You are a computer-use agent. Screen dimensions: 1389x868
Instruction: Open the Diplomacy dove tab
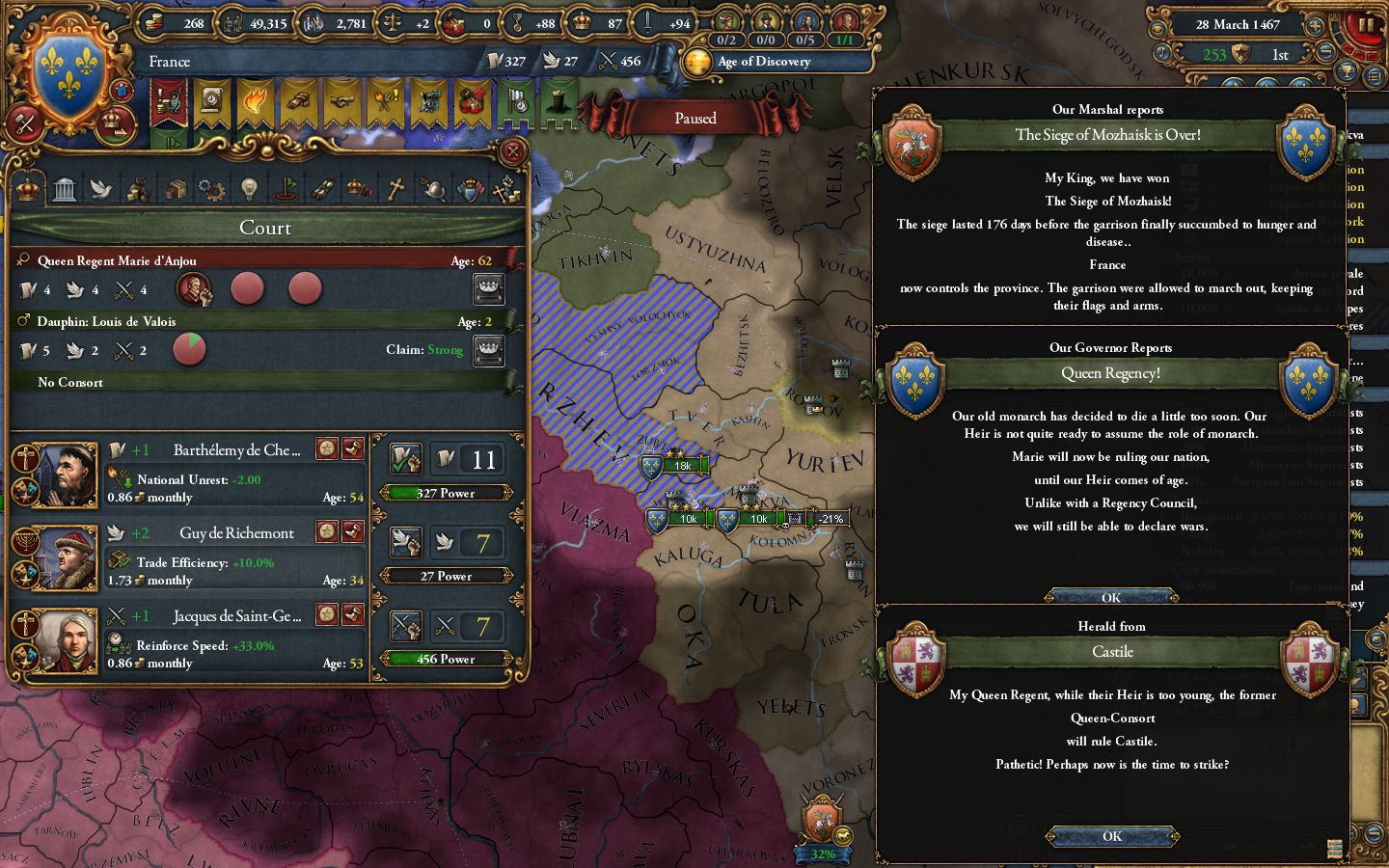98,188
